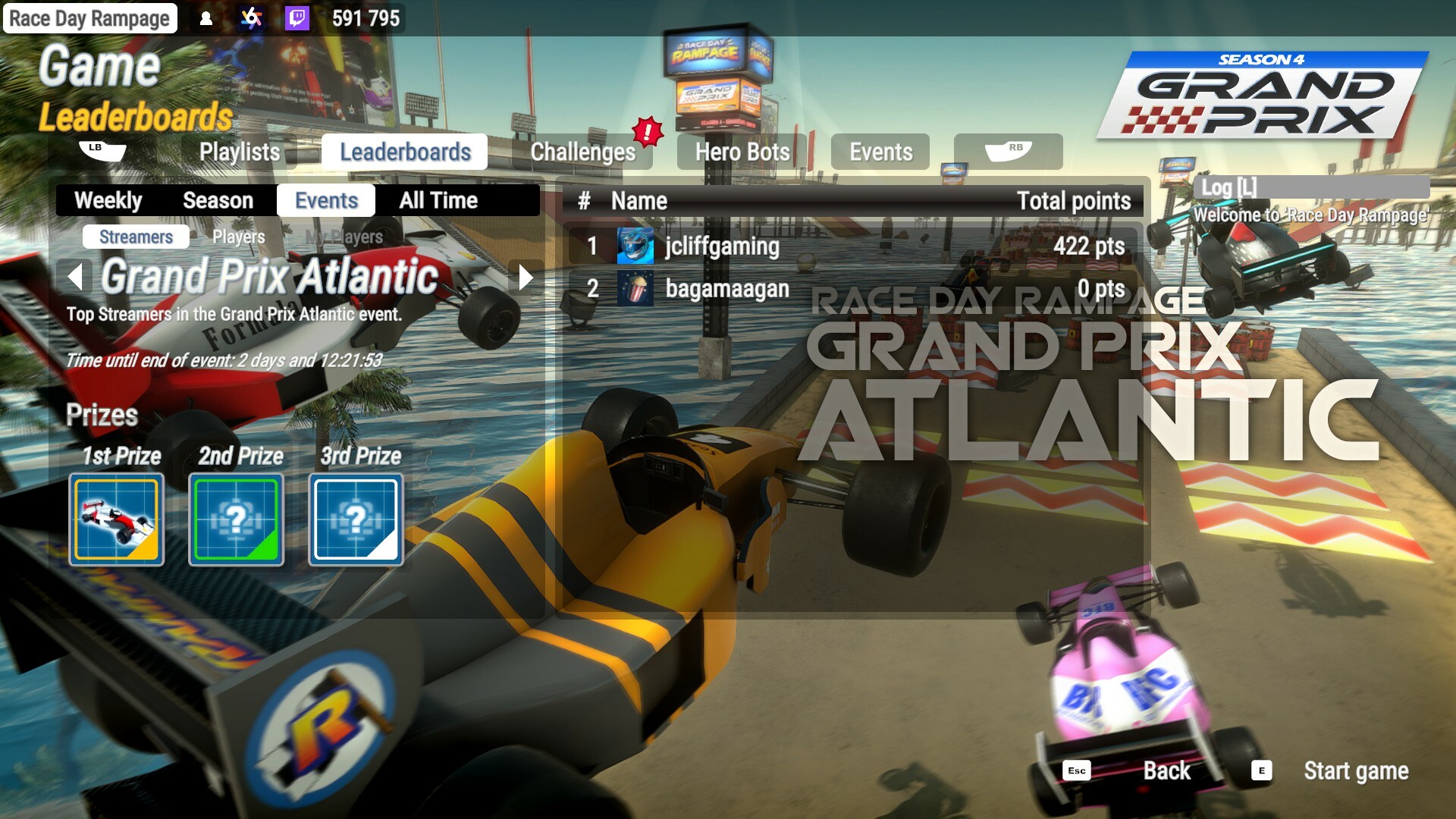Switch leaderboard to Players
This screenshot has width=1456, height=819.
pyautogui.click(x=237, y=237)
